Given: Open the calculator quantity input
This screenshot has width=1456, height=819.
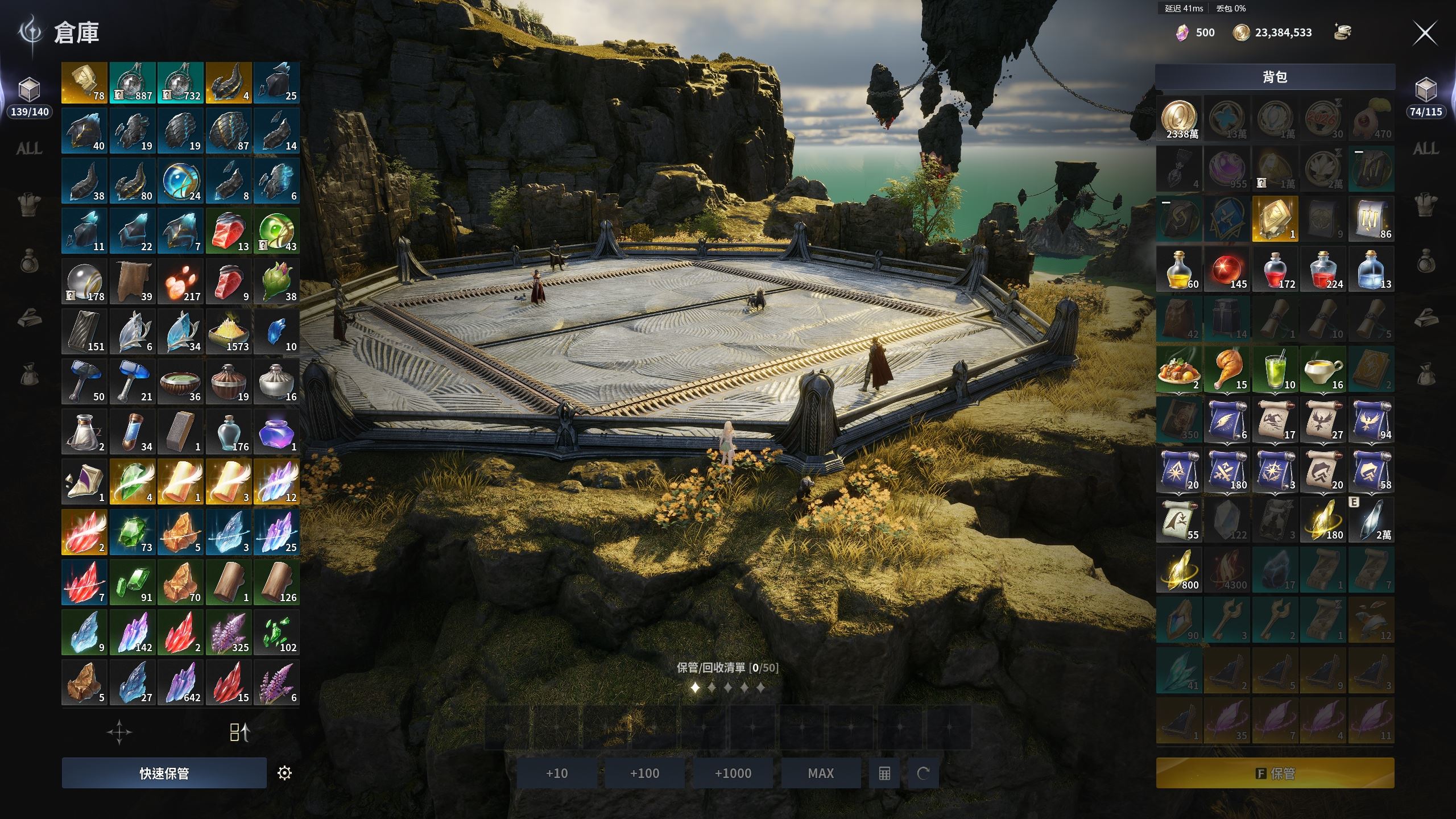Looking at the screenshot, I should (x=884, y=773).
